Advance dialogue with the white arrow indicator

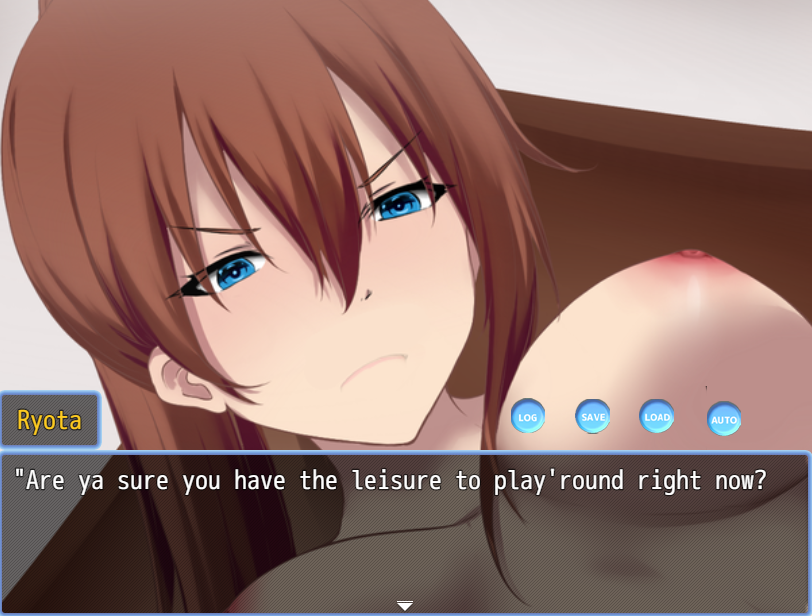click(405, 605)
